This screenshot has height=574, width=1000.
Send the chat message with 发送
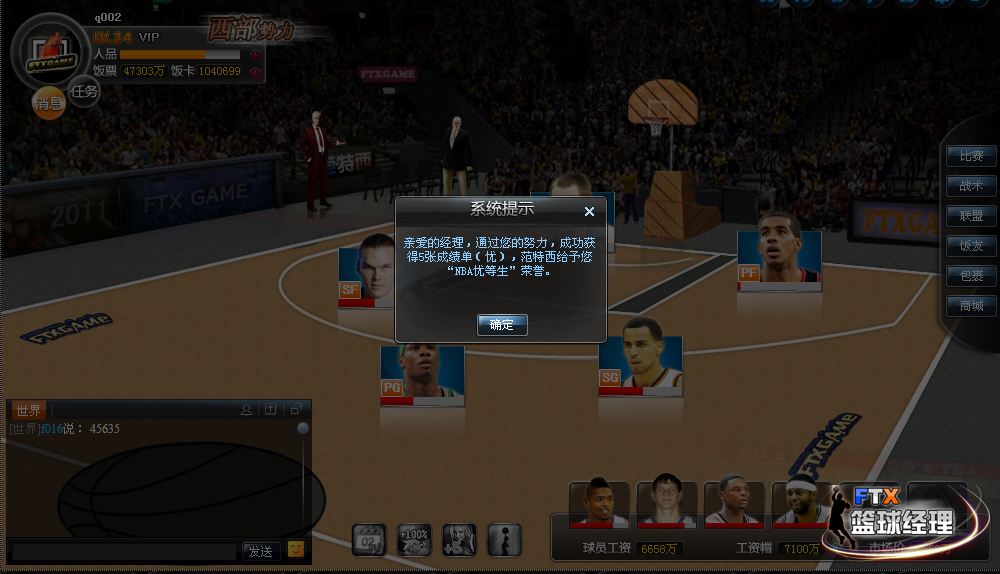260,551
